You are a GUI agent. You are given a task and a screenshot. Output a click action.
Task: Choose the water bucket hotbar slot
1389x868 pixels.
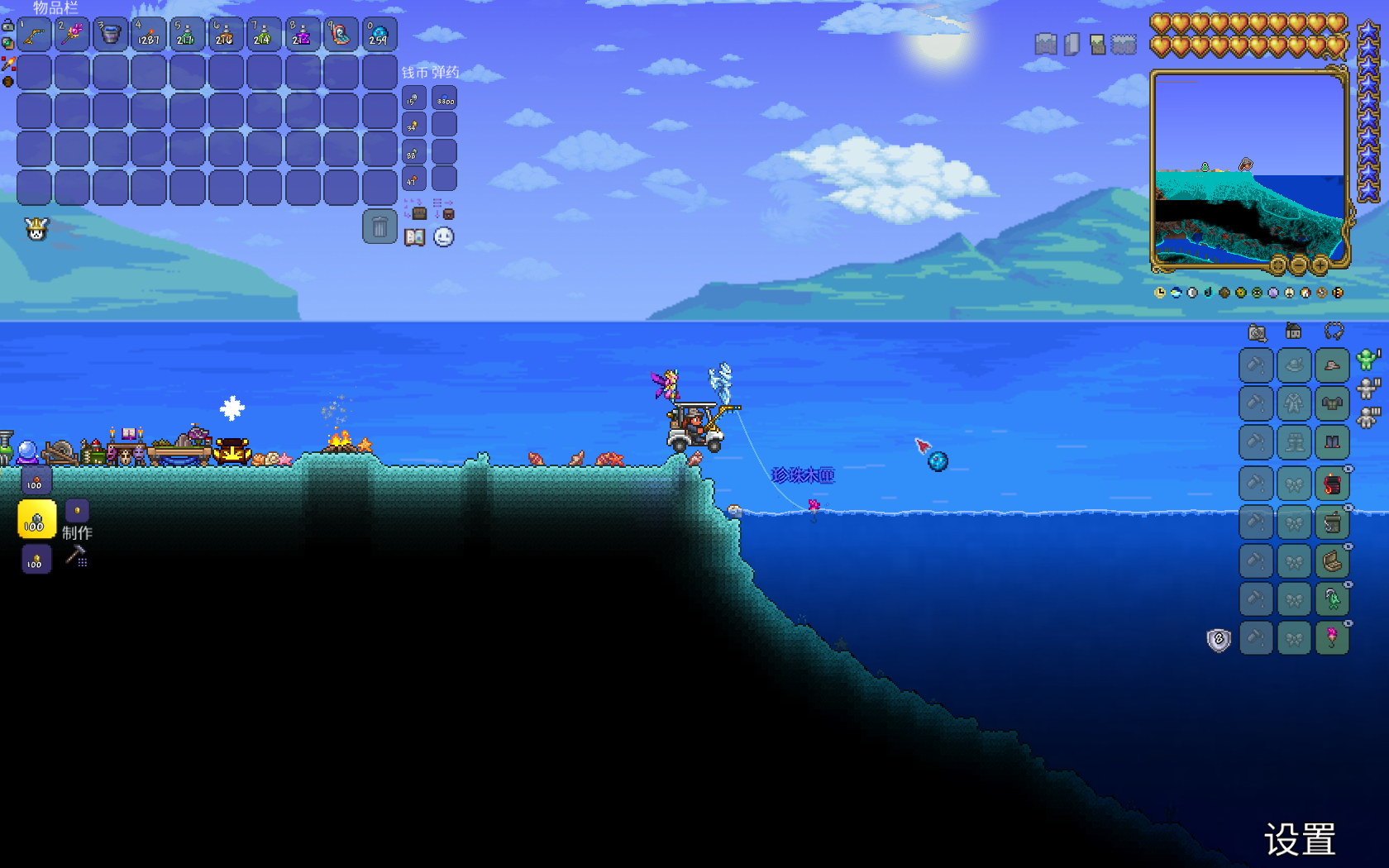111,35
